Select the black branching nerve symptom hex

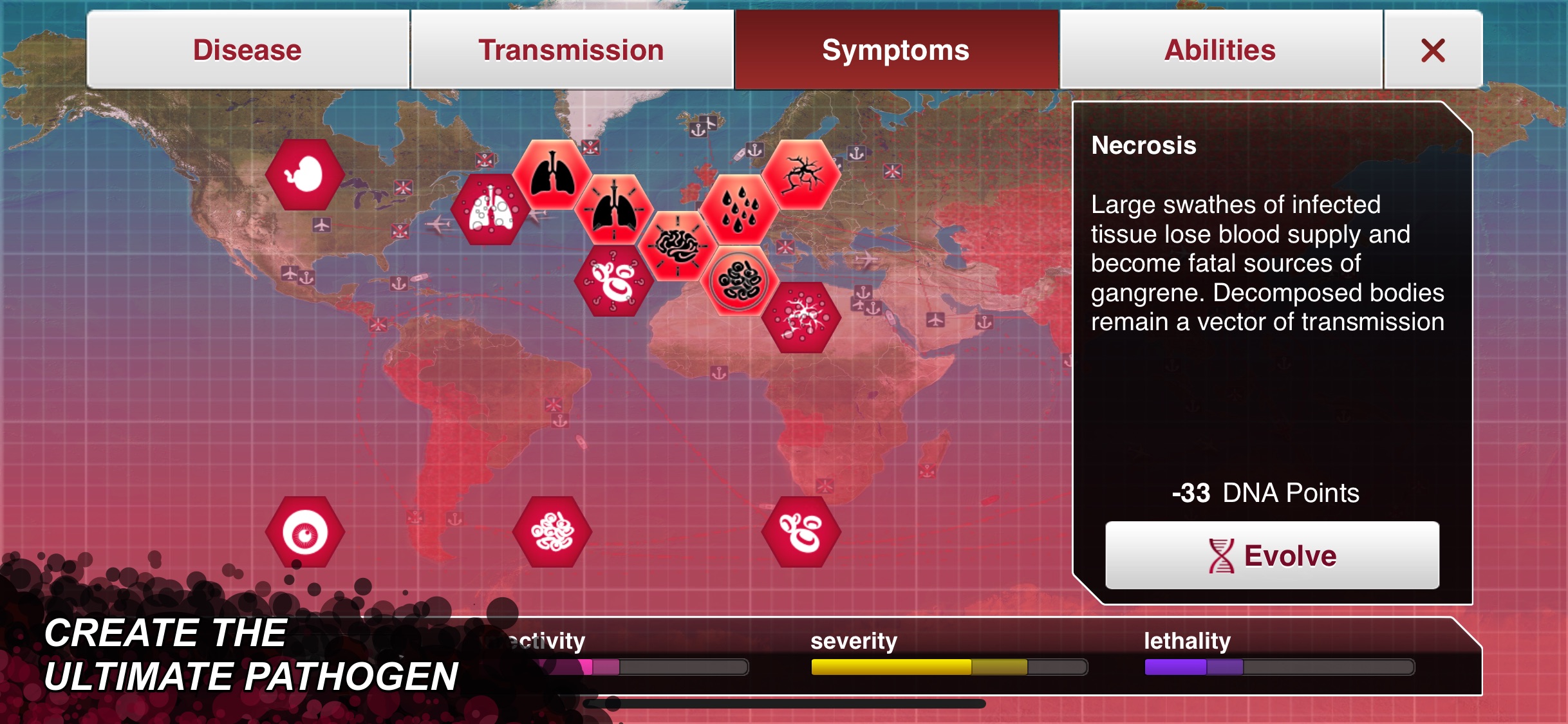[801, 174]
